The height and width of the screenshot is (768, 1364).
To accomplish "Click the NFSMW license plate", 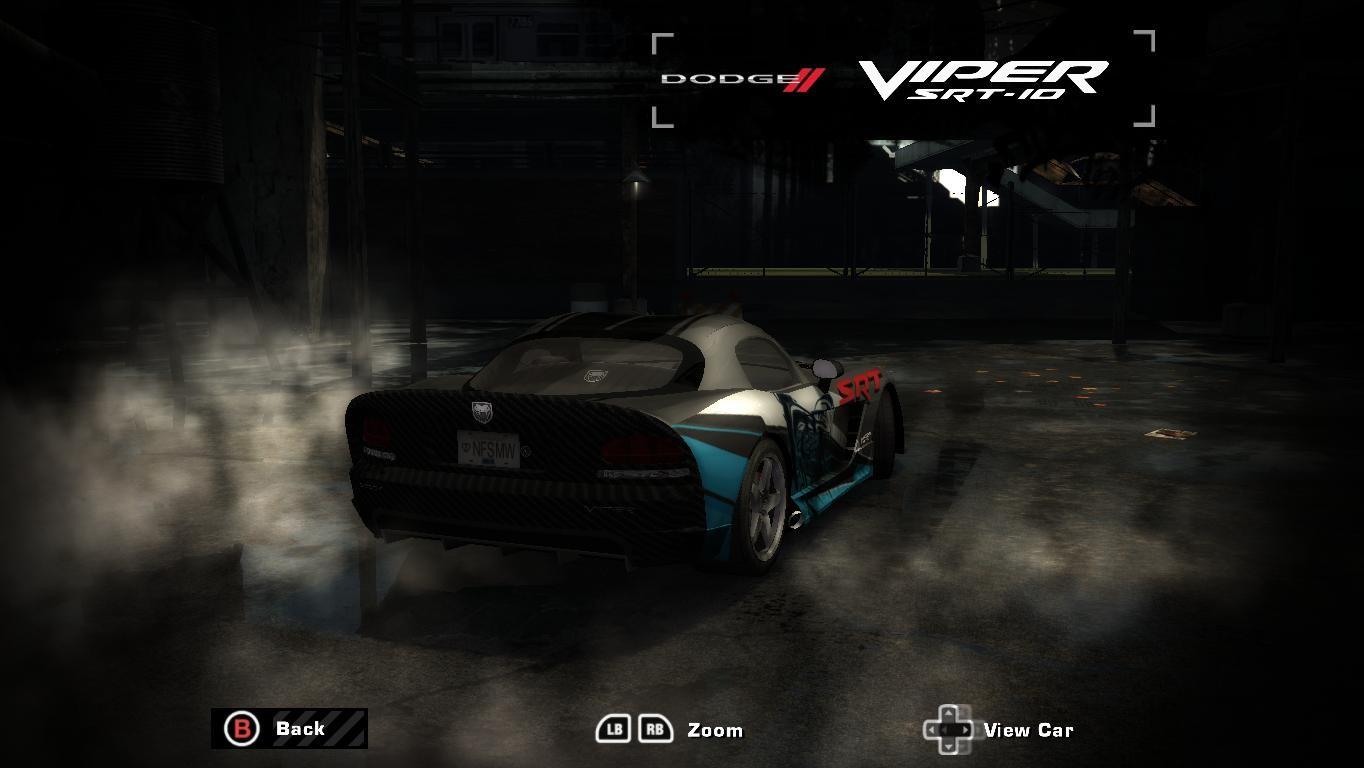I will click(x=486, y=448).
